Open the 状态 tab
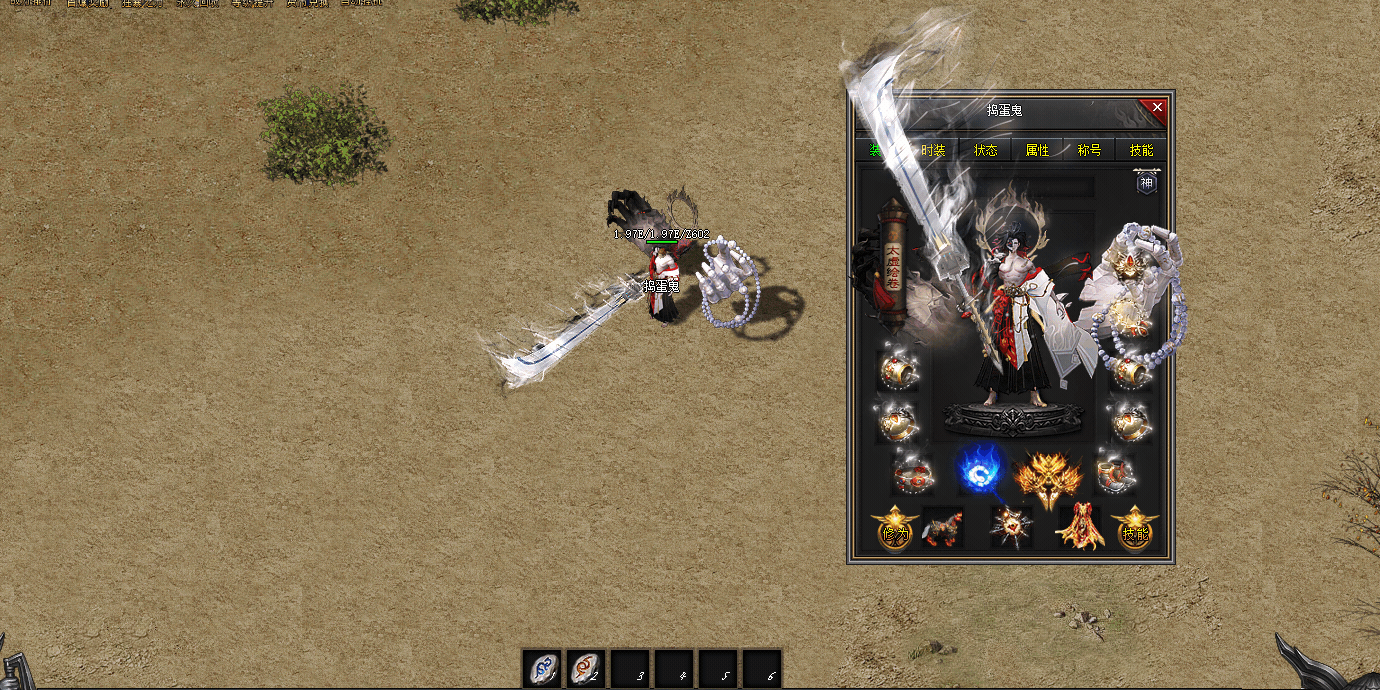 click(985, 150)
